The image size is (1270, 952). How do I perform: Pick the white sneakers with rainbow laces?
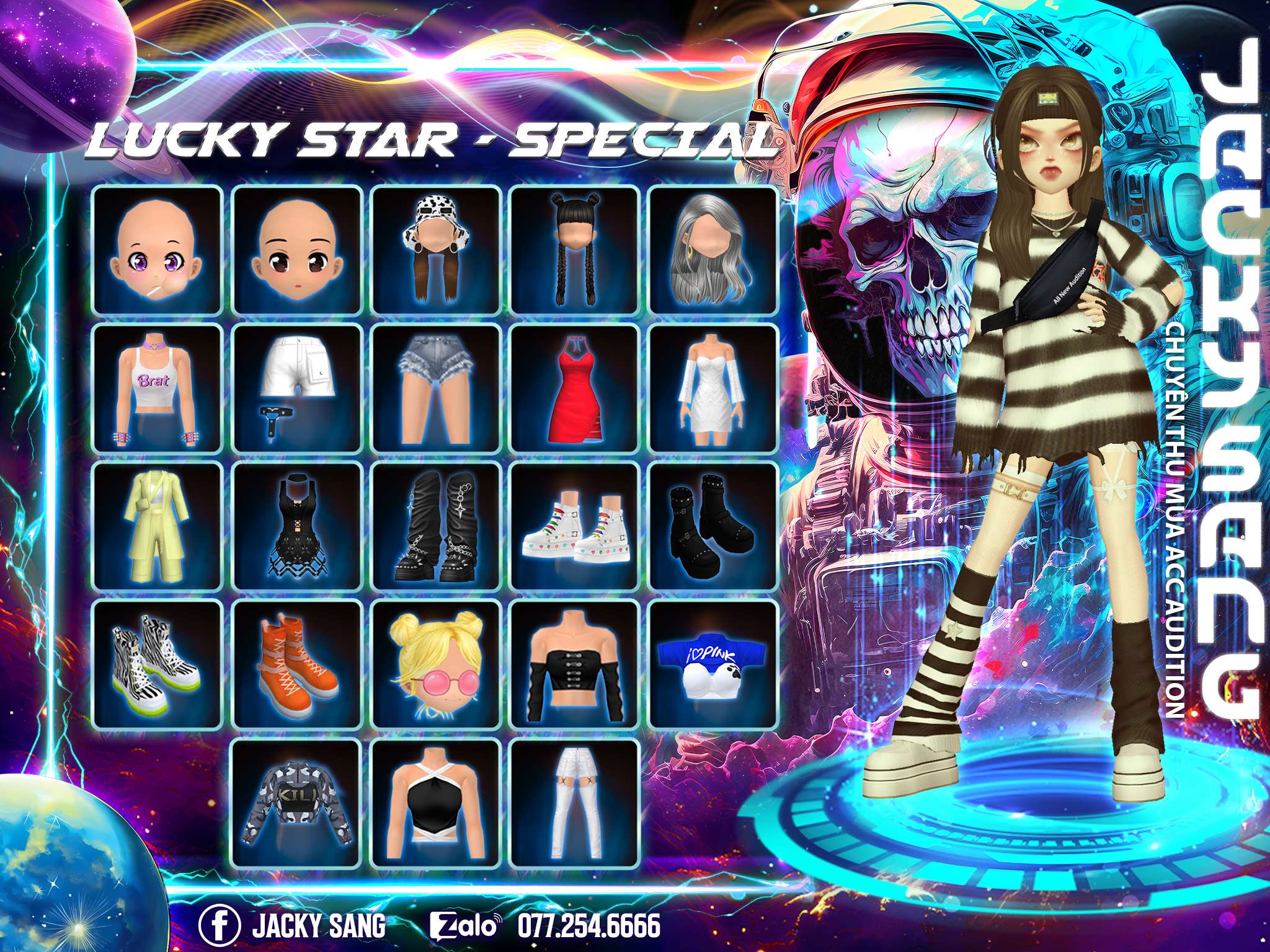tap(574, 526)
